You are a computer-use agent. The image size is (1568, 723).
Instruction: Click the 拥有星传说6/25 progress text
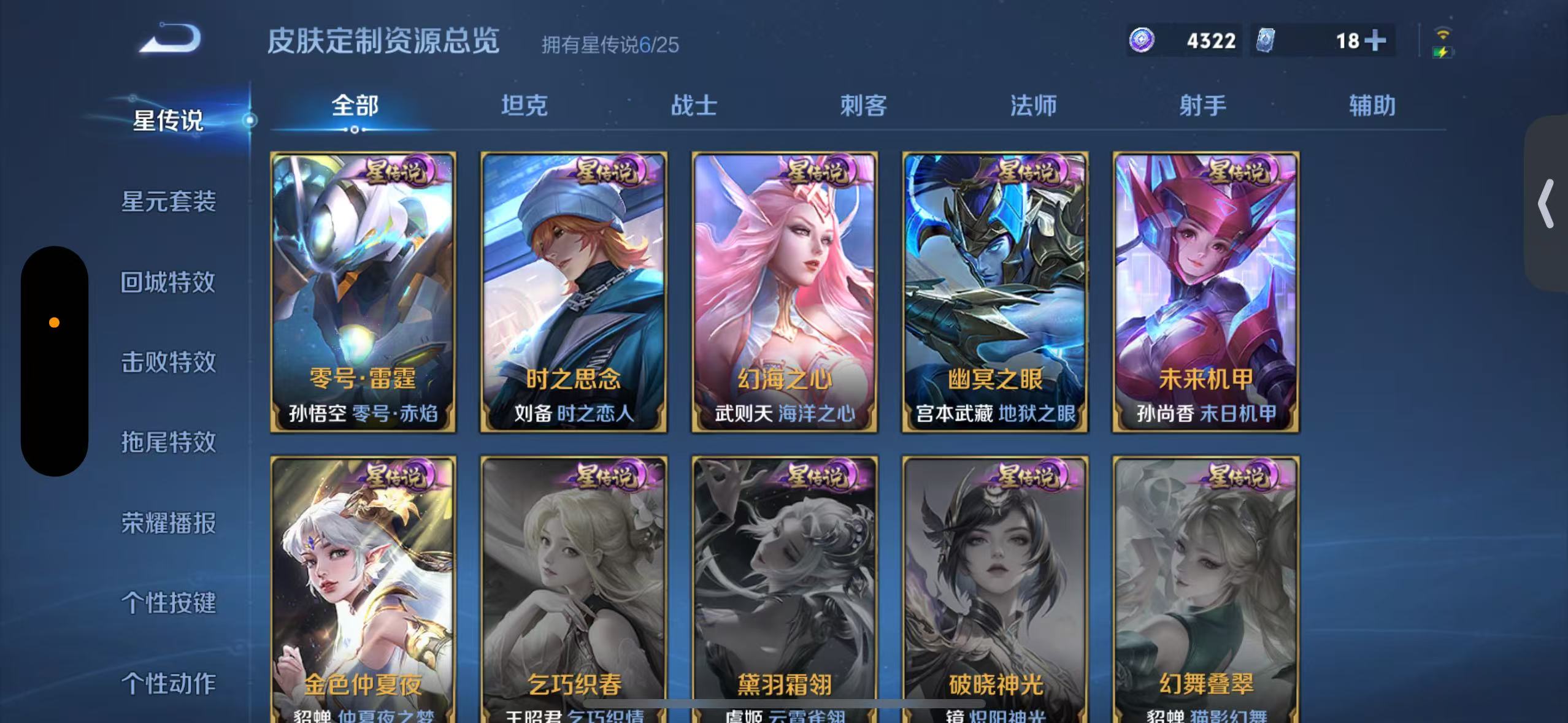(x=610, y=46)
